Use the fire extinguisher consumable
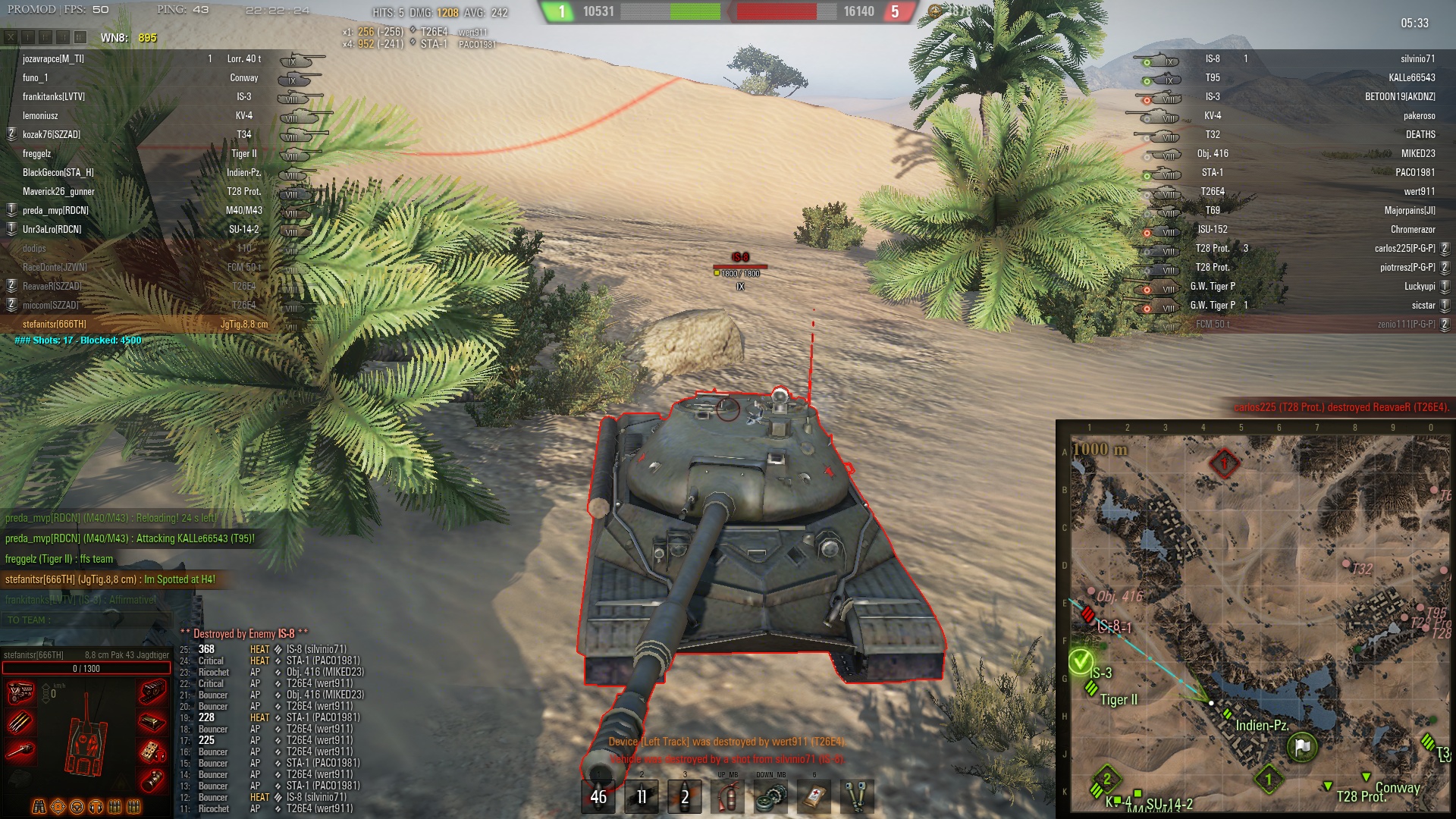Screen dimensions: 1456x819 tap(728, 796)
